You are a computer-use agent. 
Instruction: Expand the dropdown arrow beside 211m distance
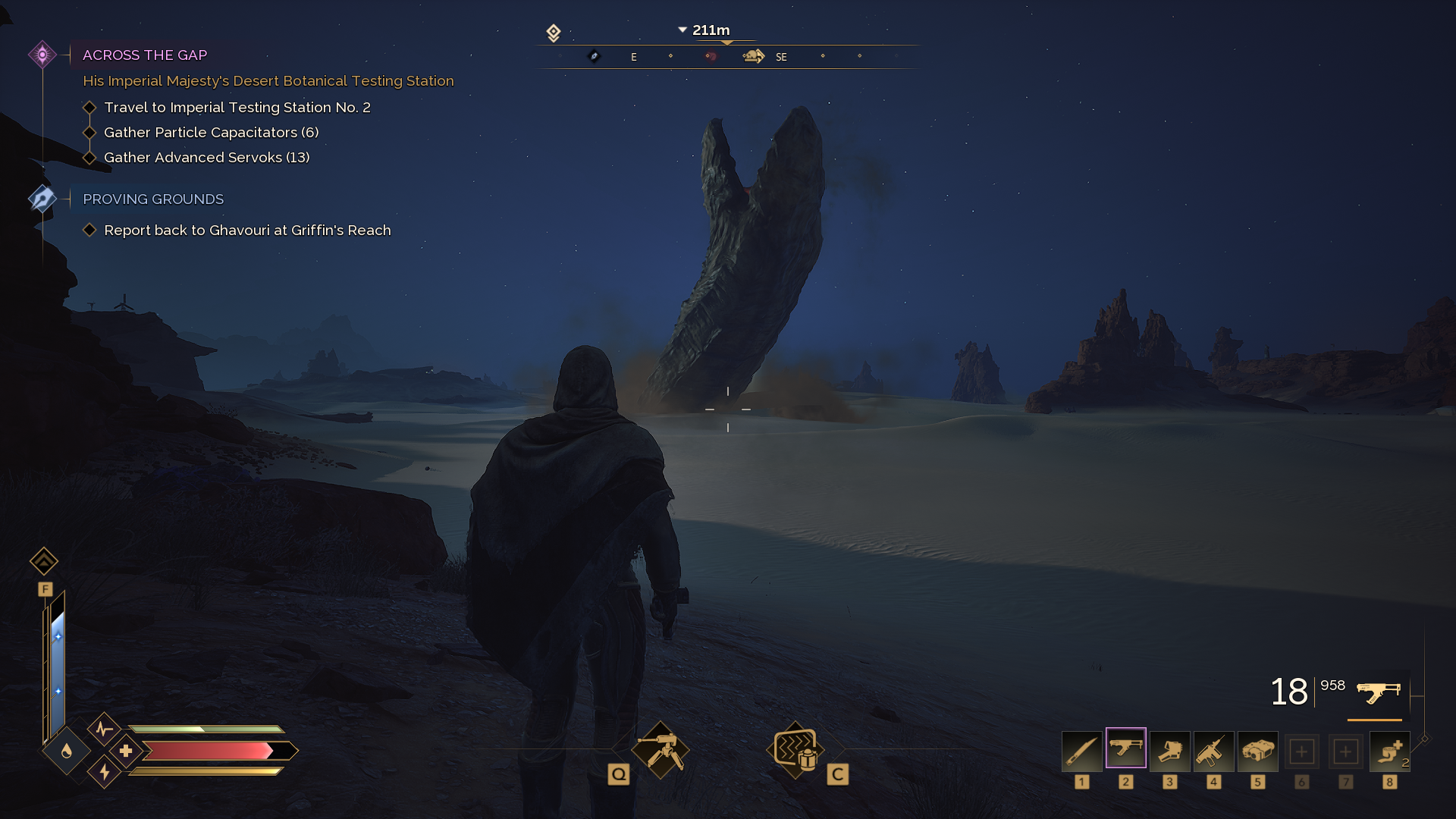pos(681,30)
